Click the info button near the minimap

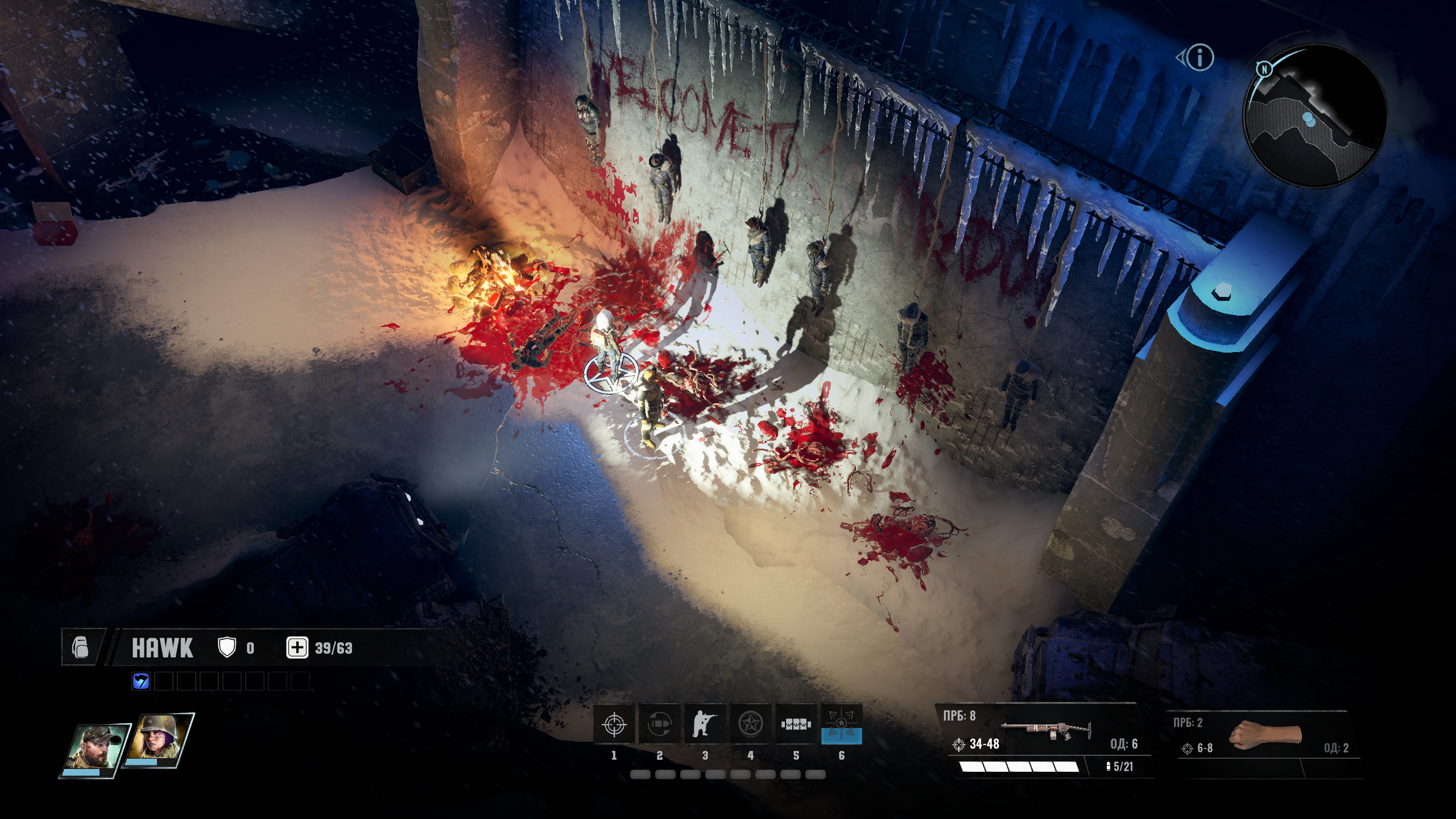[1200, 57]
